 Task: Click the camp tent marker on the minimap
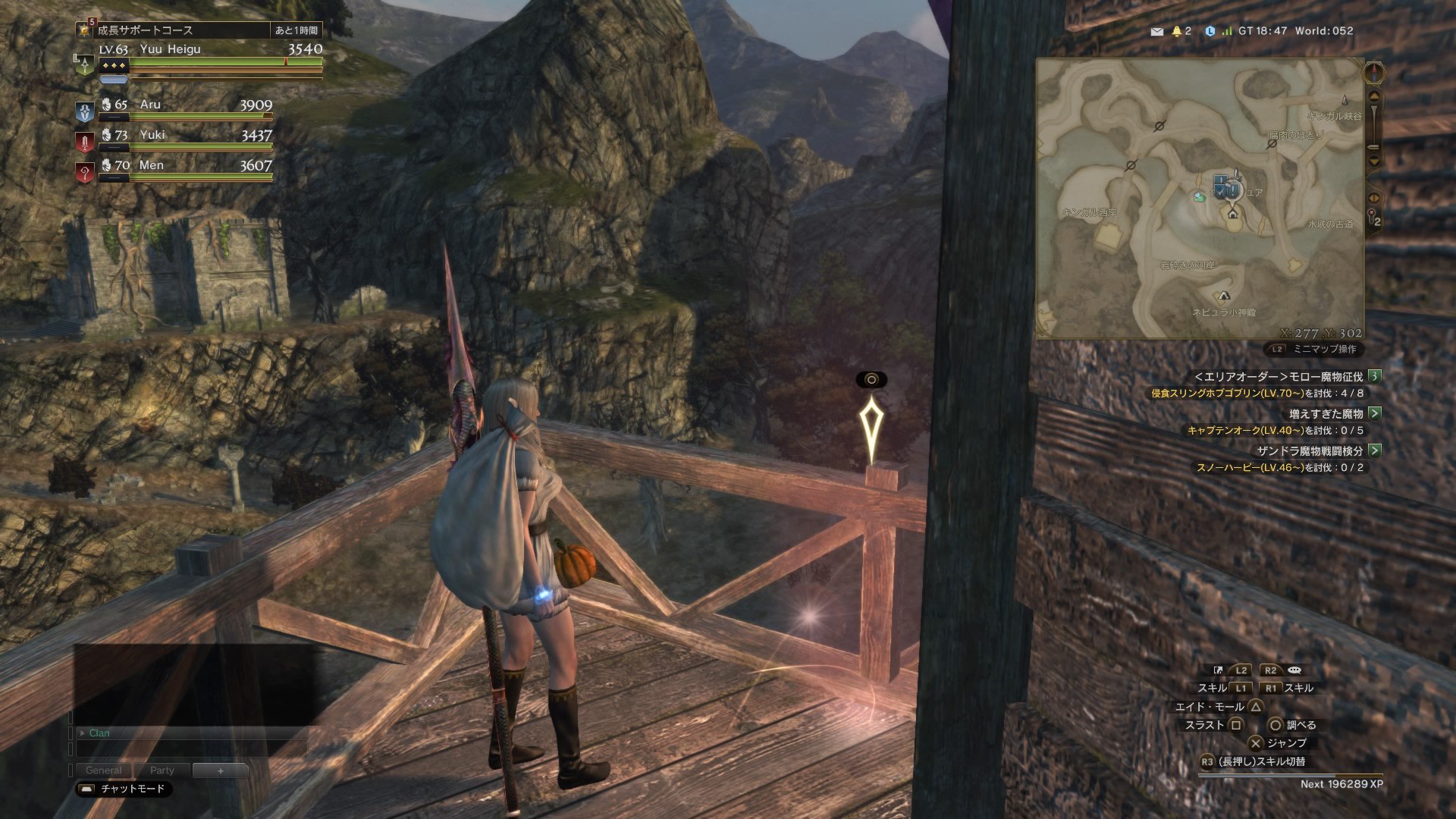point(1222,296)
